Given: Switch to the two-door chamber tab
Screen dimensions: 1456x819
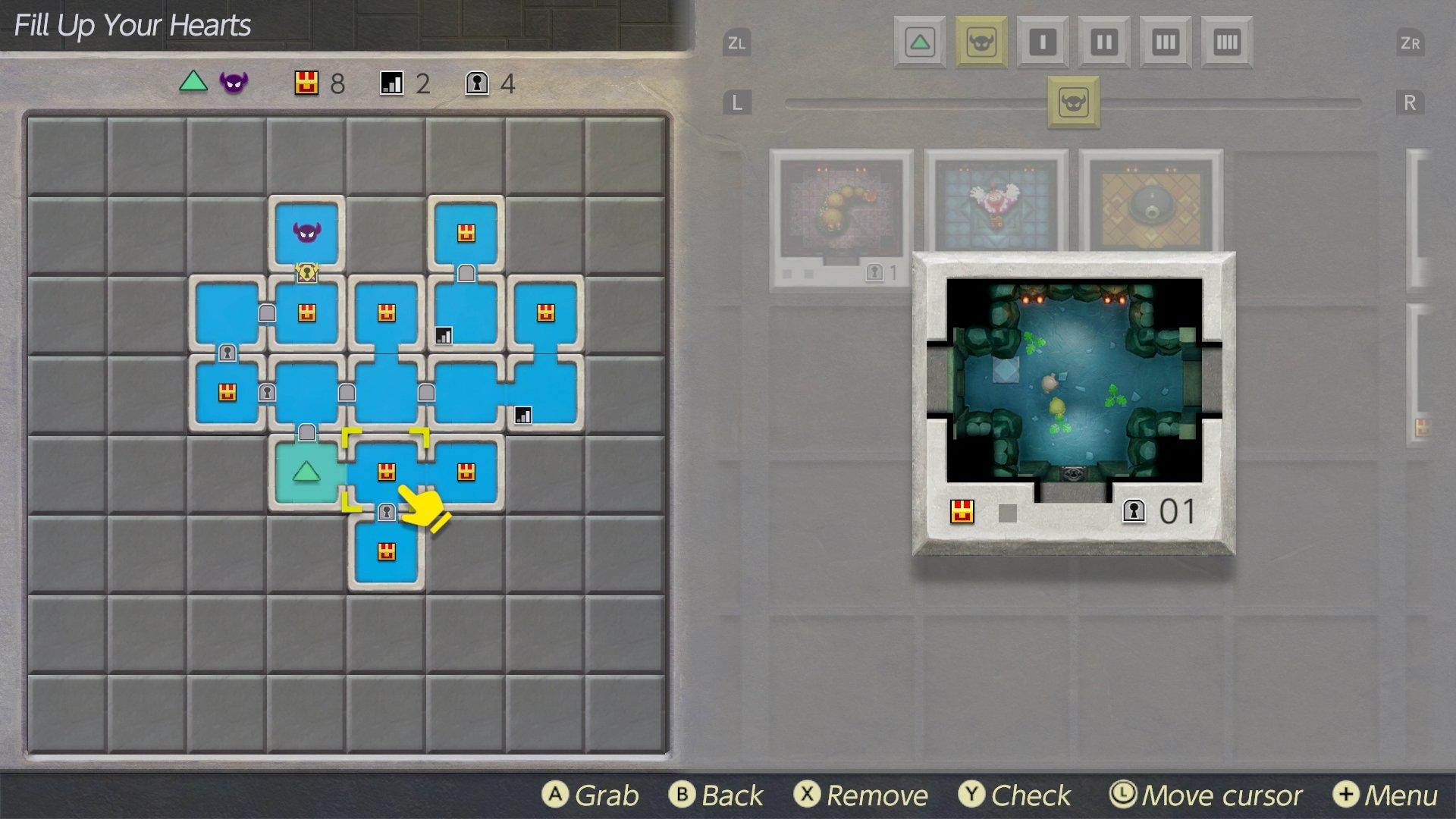Looking at the screenshot, I should [x=1103, y=42].
